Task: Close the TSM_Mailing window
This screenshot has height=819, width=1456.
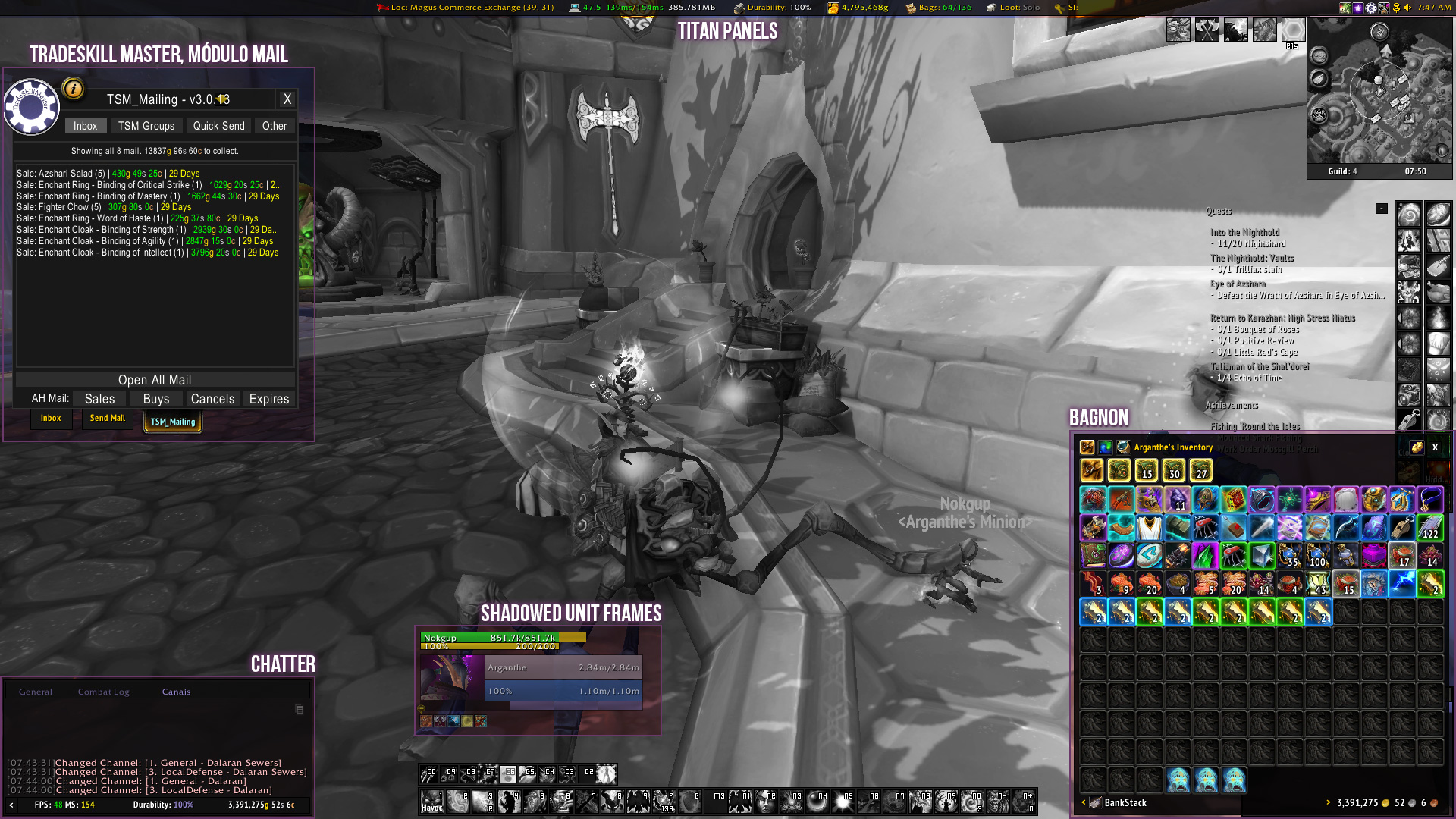Action: click(287, 99)
